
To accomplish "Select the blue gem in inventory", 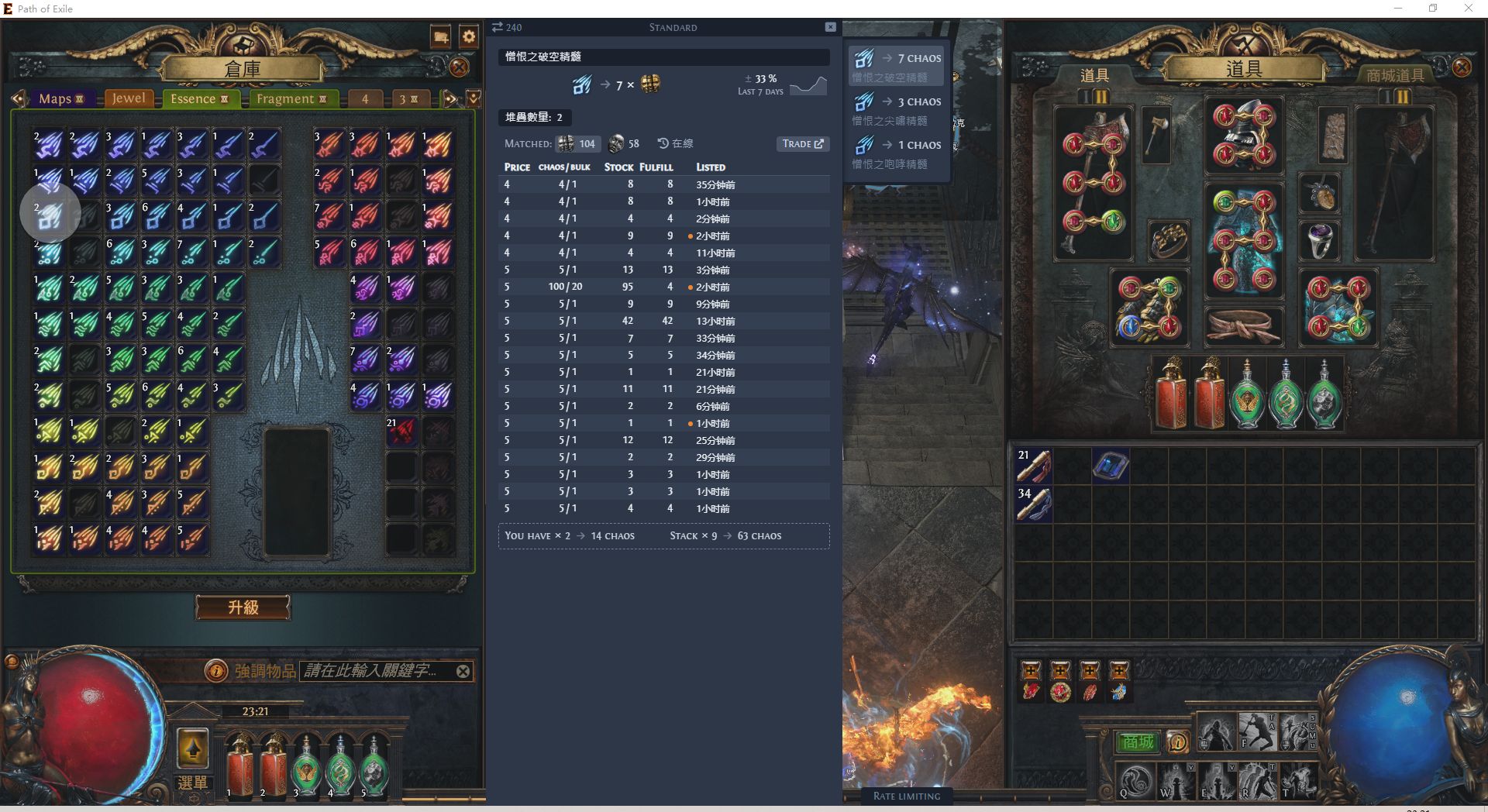I will (1110, 466).
